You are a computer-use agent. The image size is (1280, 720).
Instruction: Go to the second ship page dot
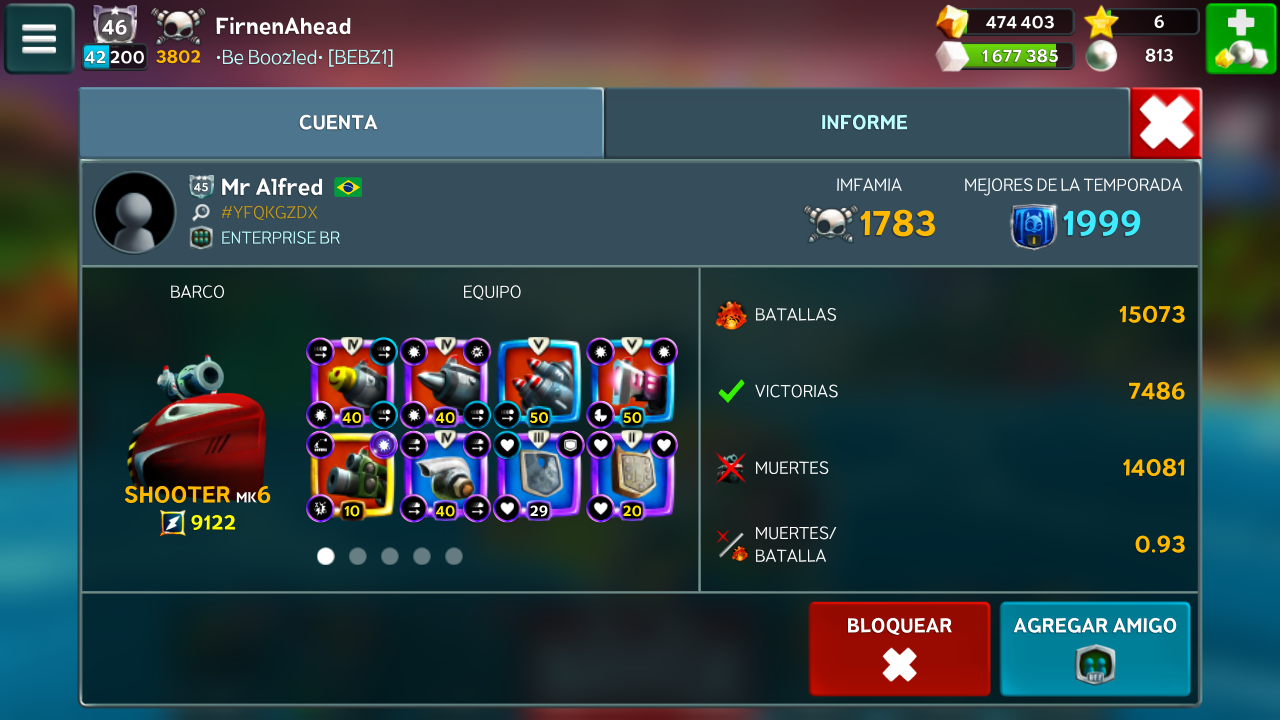point(358,556)
